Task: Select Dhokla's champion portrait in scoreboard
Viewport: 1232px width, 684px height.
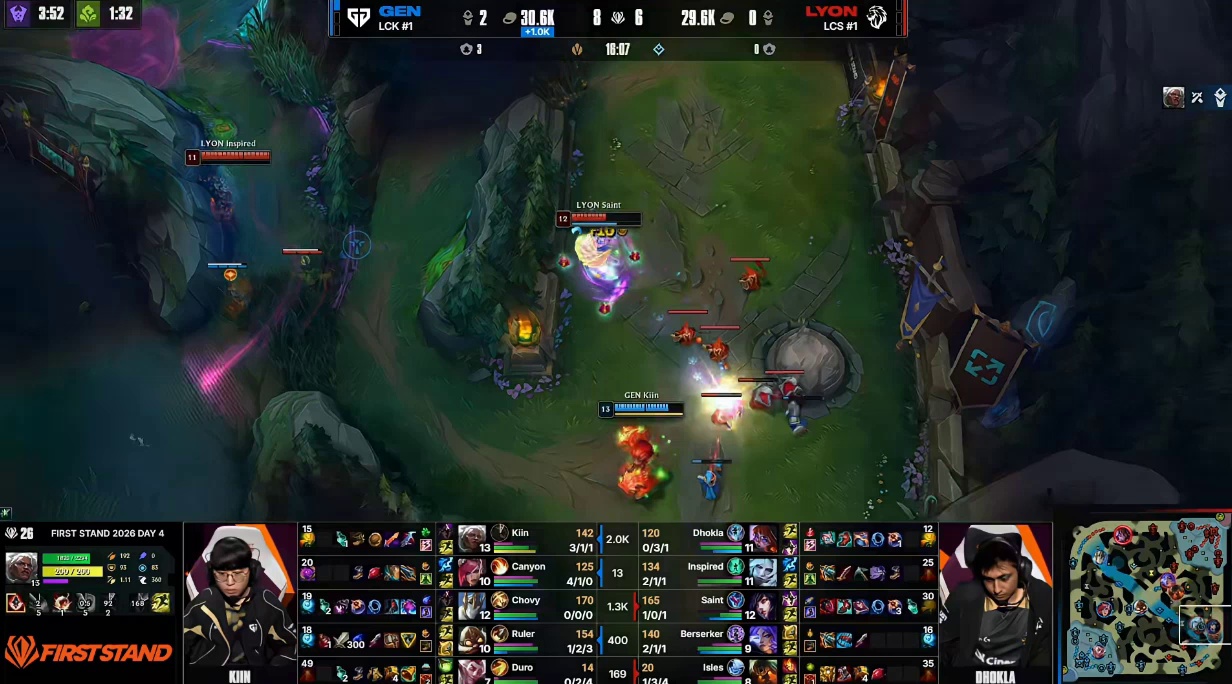Action: (x=764, y=539)
